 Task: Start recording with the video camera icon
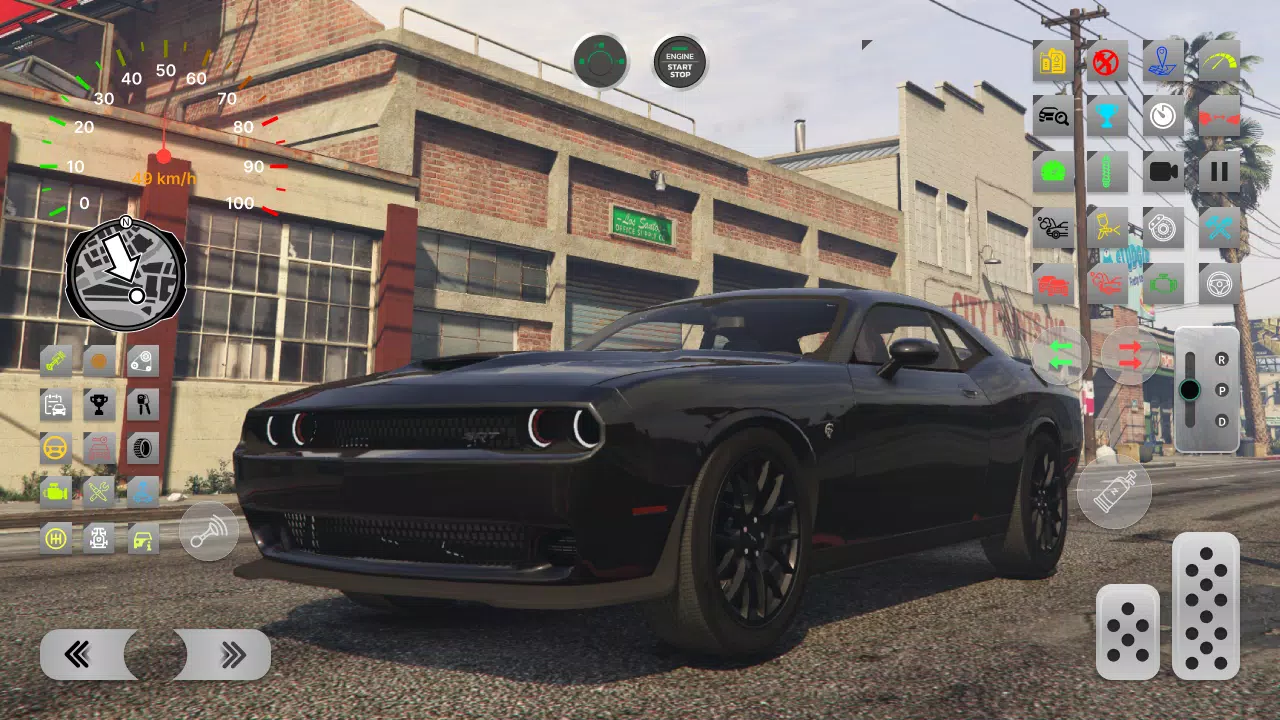pos(1162,170)
